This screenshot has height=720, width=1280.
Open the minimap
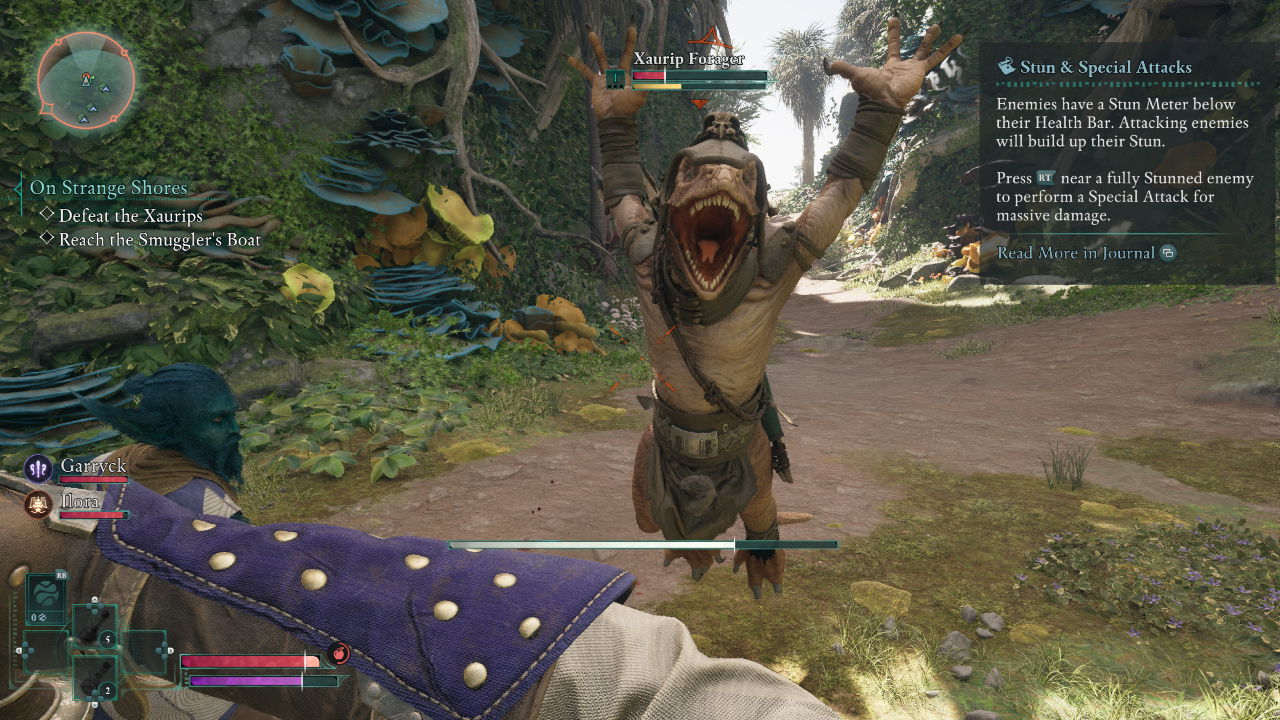click(x=85, y=82)
